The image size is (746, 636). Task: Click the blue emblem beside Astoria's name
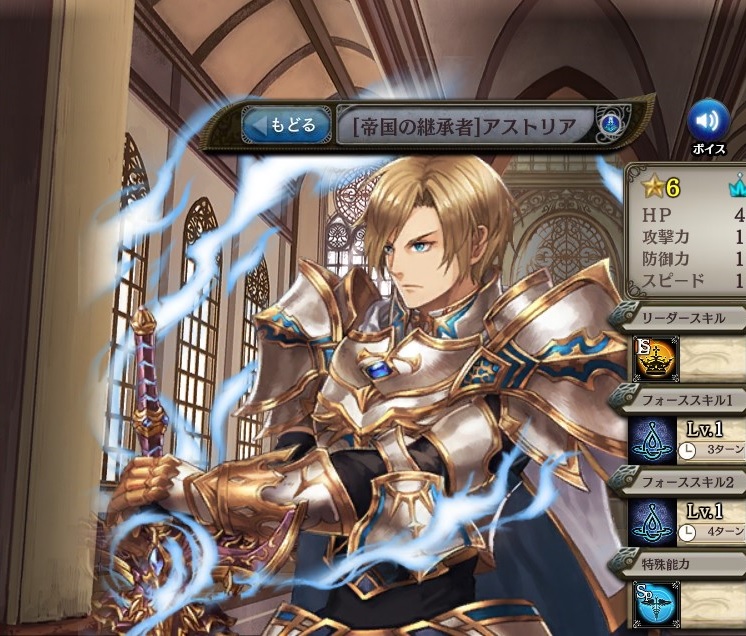pos(608,126)
